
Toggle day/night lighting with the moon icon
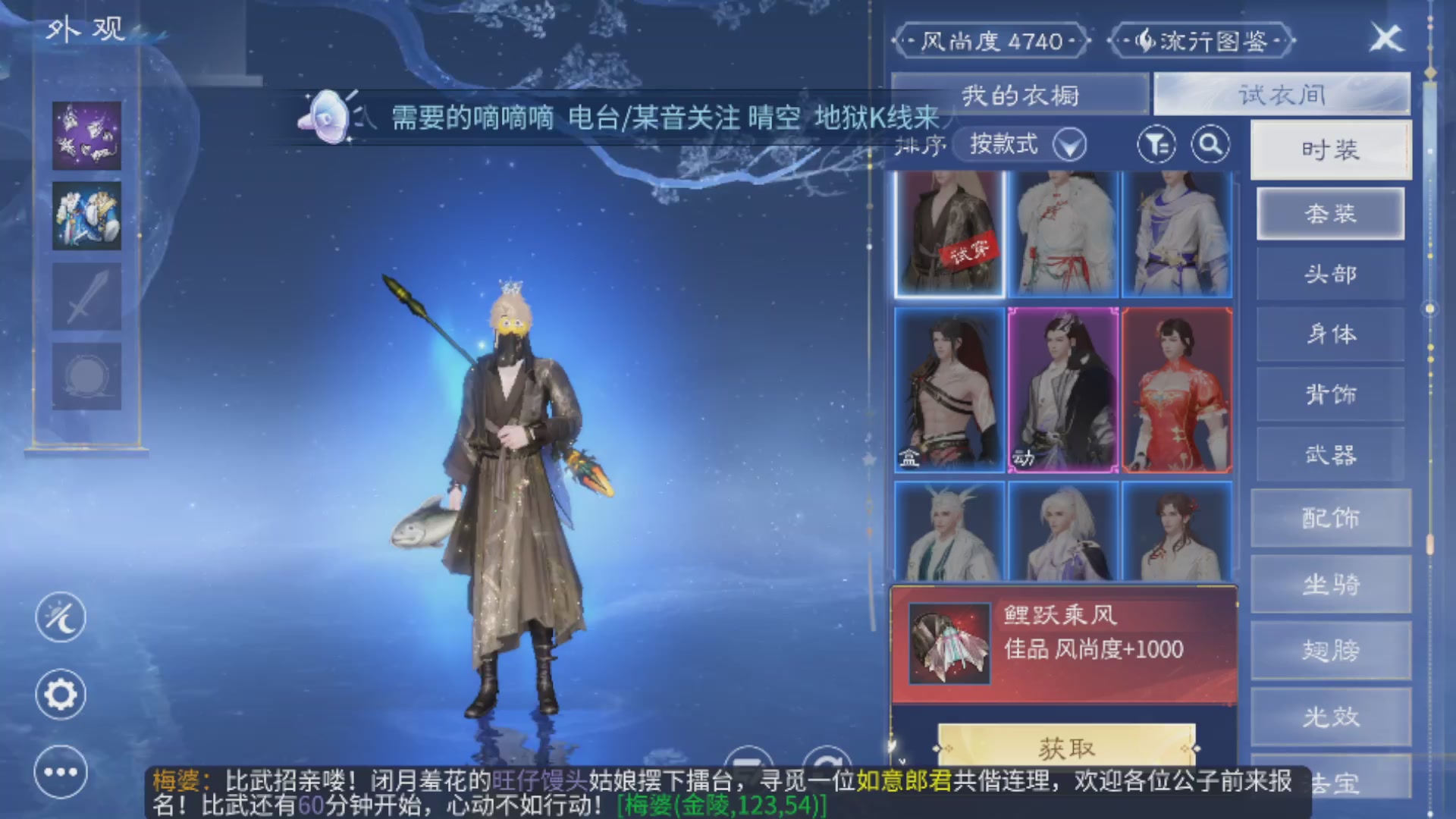61,617
